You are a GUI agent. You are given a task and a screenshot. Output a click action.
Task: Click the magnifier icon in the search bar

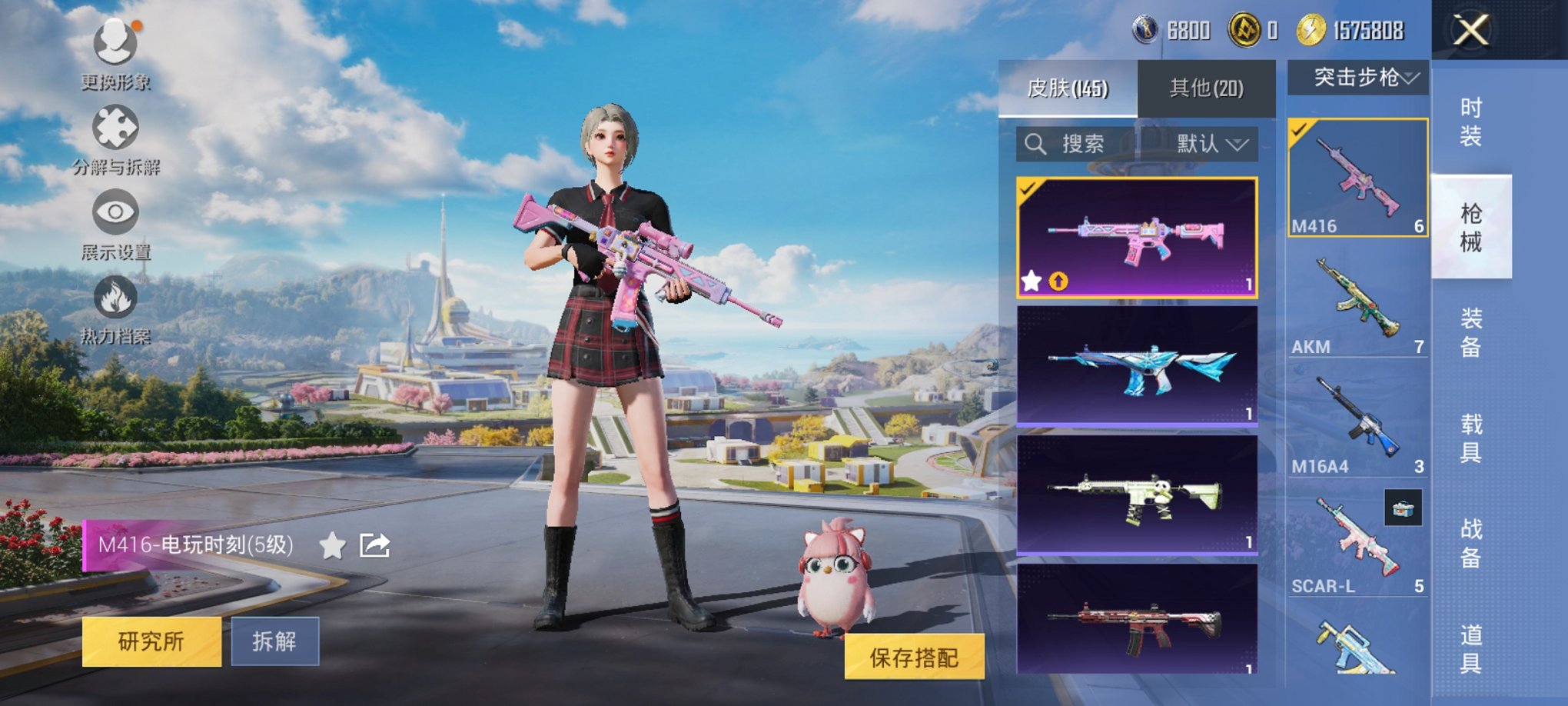coord(1037,144)
